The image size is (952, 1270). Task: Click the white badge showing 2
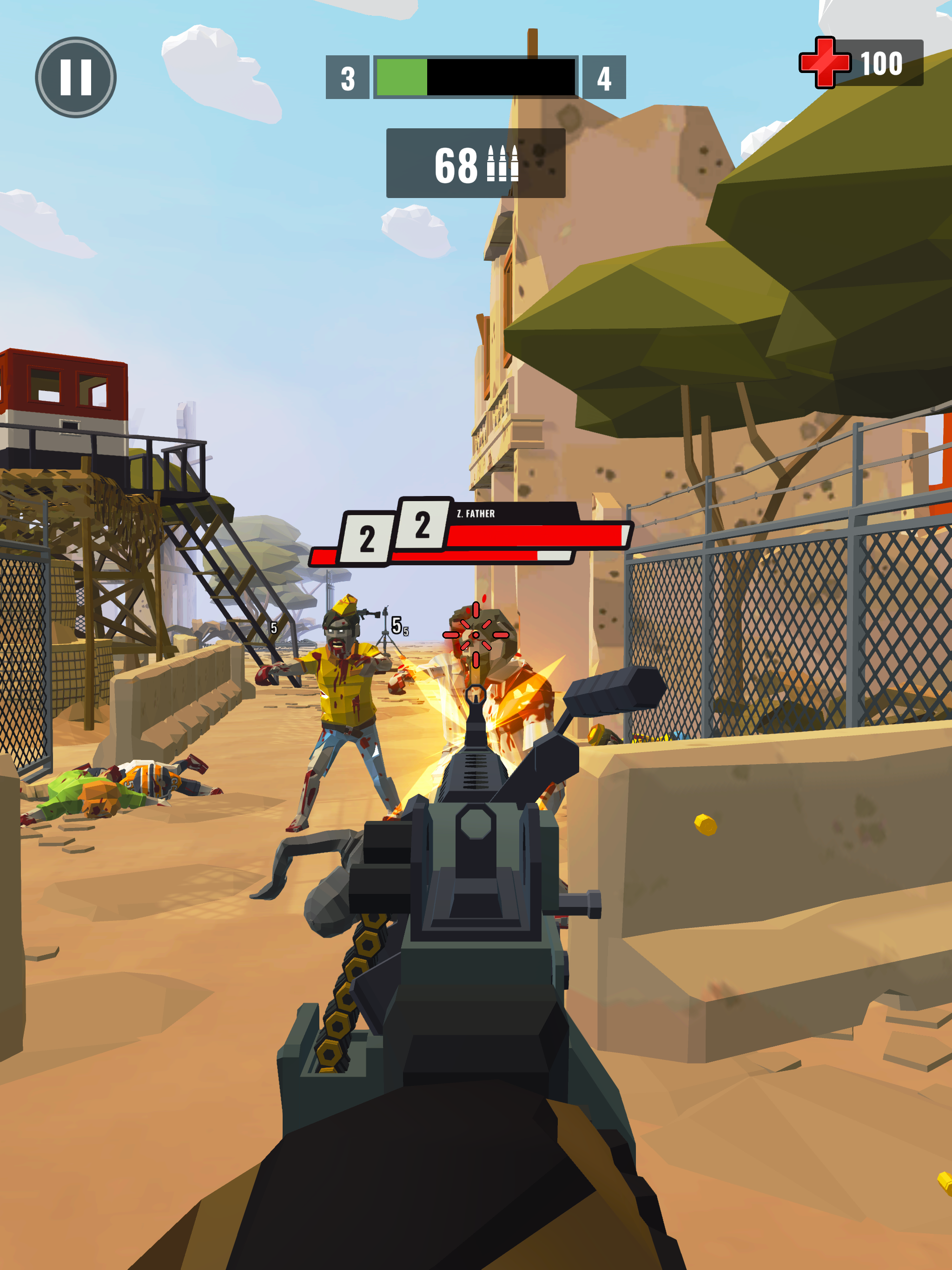(x=423, y=525)
